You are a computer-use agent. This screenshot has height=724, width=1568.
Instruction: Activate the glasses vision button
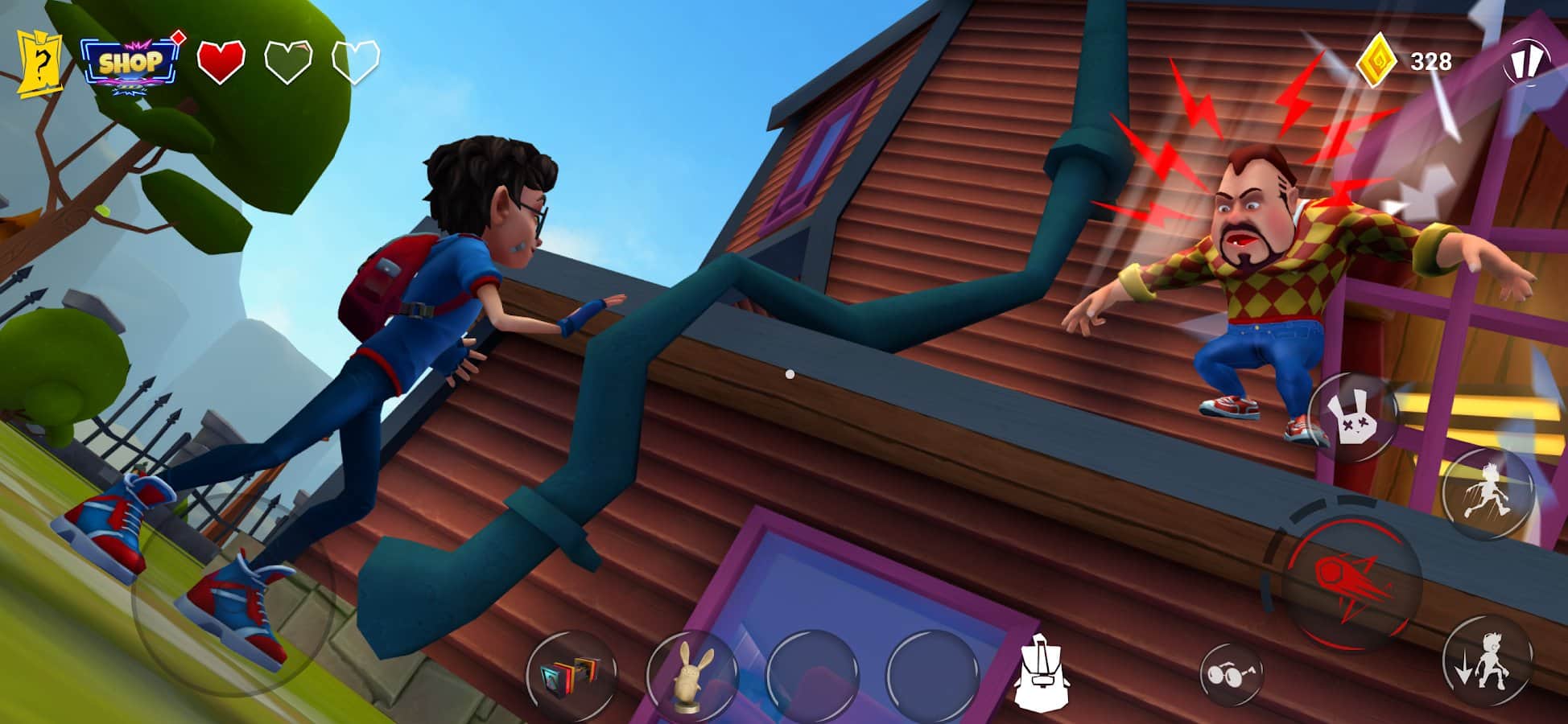(x=1230, y=673)
